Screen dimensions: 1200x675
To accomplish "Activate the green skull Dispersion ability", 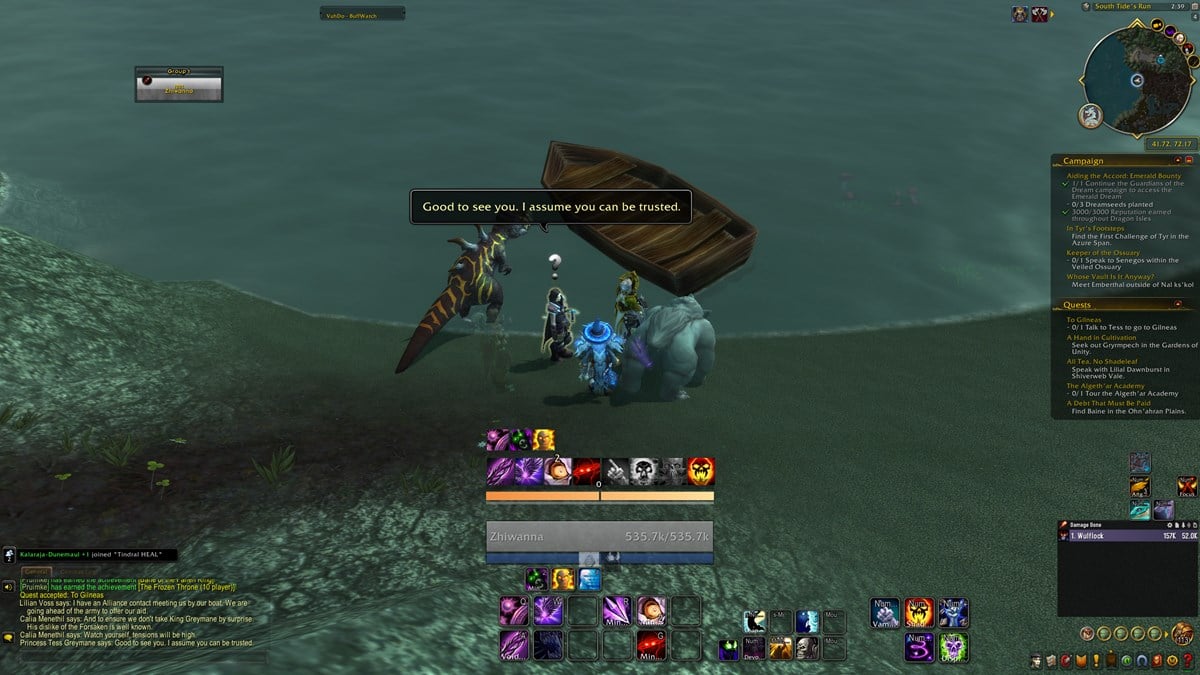I will (x=952, y=646).
